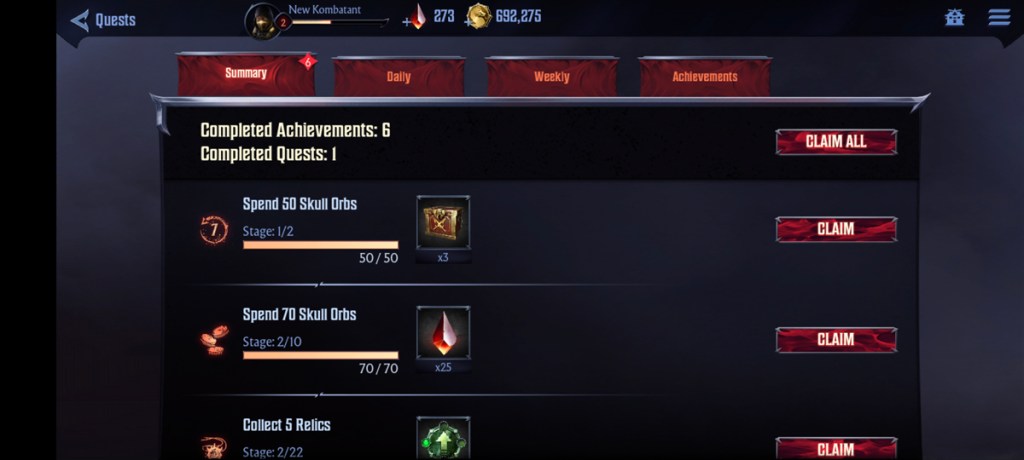Claim the Spend 70 Skull Orbs reward
The height and width of the screenshot is (460, 1024).
pos(836,340)
